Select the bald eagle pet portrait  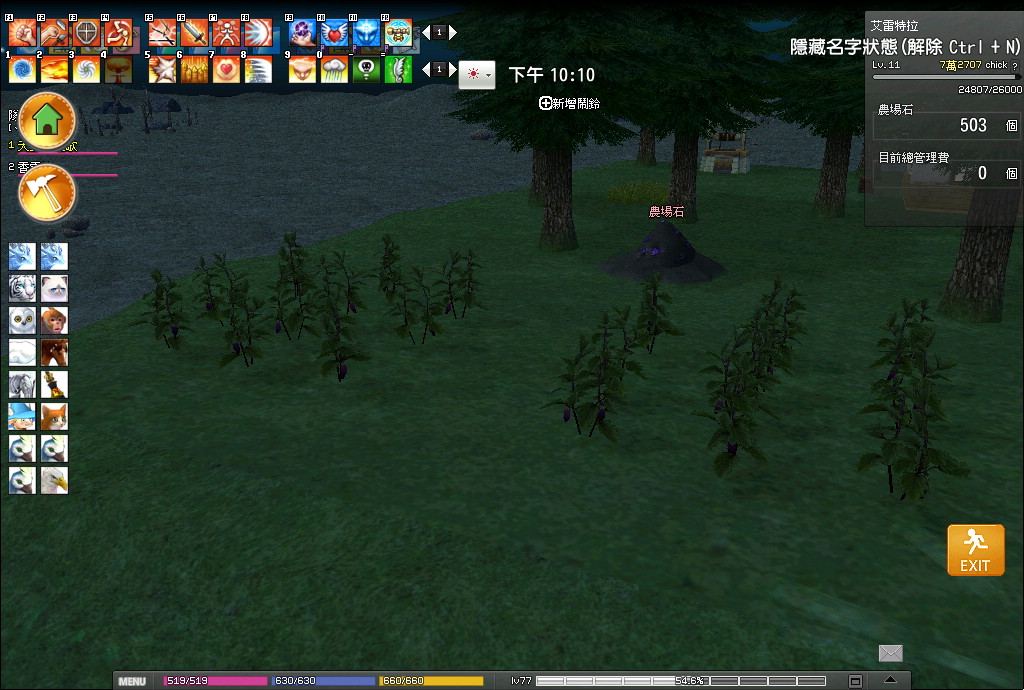coord(54,481)
